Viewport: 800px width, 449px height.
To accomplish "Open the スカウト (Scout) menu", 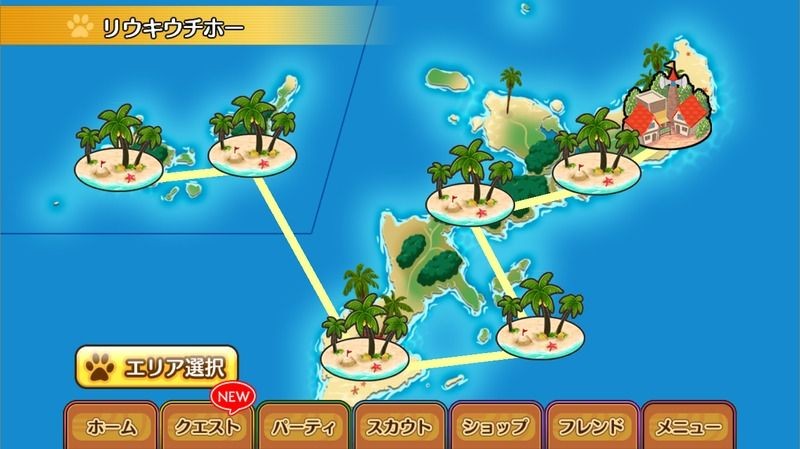I will pyautogui.click(x=399, y=427).
